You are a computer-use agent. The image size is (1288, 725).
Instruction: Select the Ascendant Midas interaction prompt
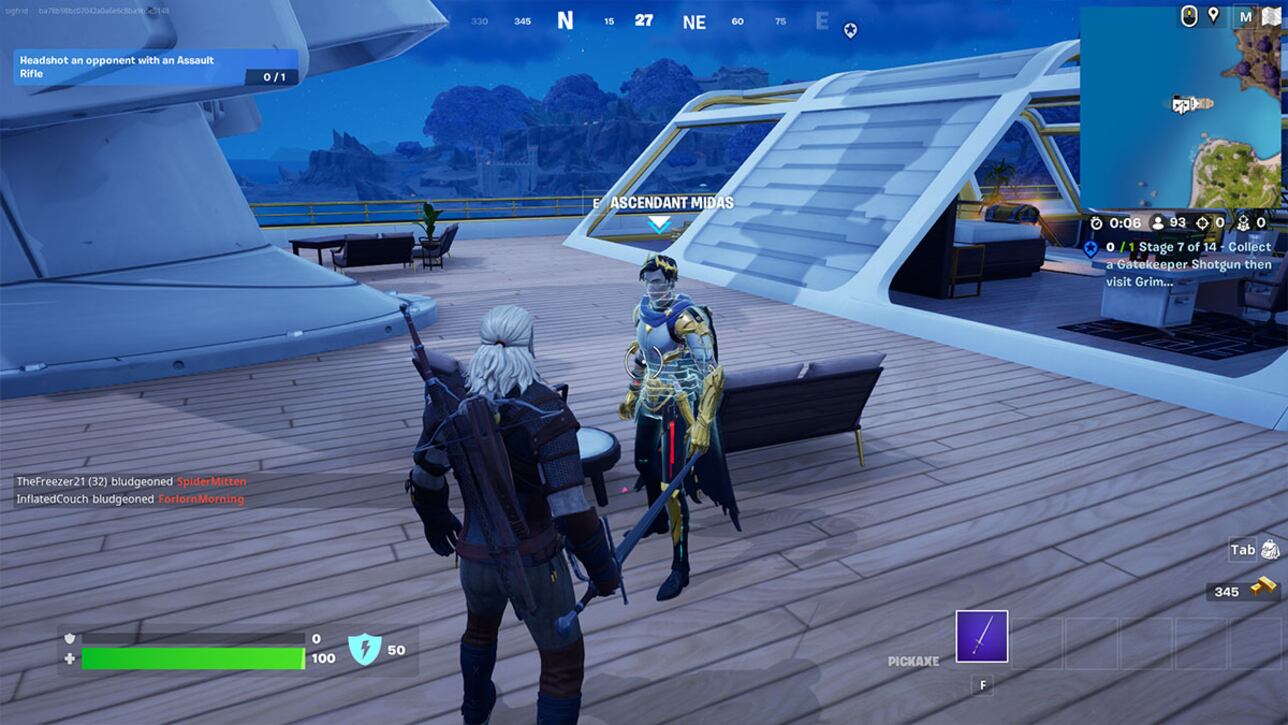coord(665,202)
